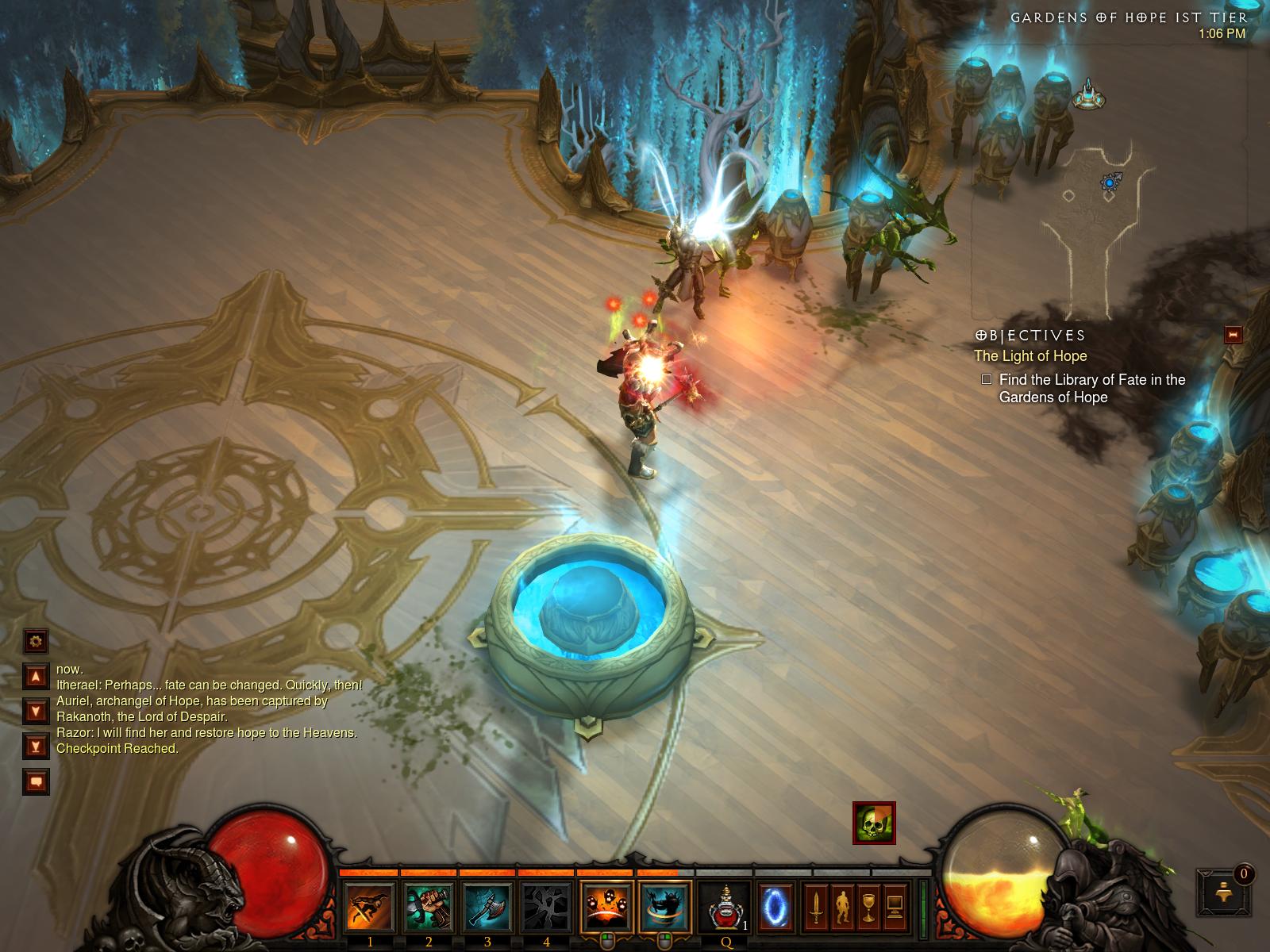Activate the whirlwind right mouse skill
1270x952 pixels.
(665, 906)
